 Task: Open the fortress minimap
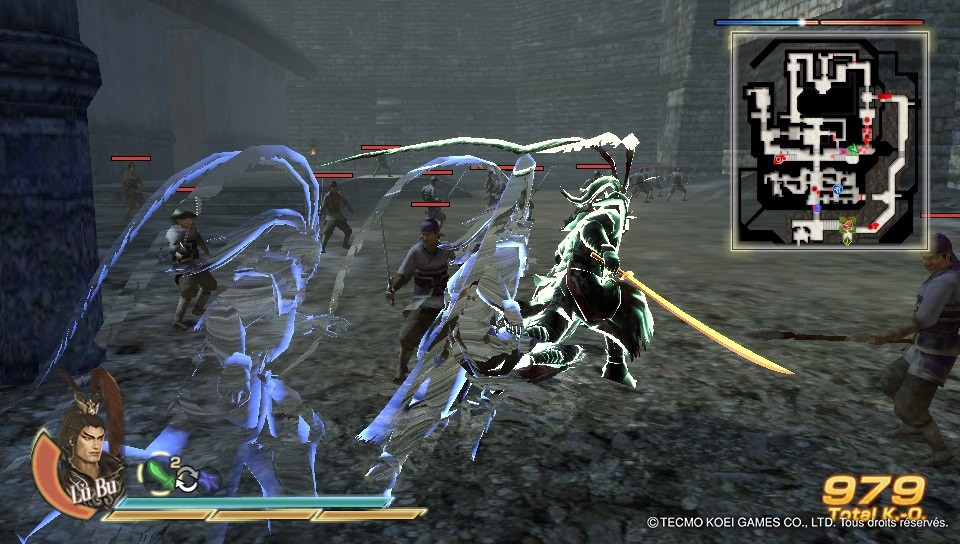[x=829, y=139]
